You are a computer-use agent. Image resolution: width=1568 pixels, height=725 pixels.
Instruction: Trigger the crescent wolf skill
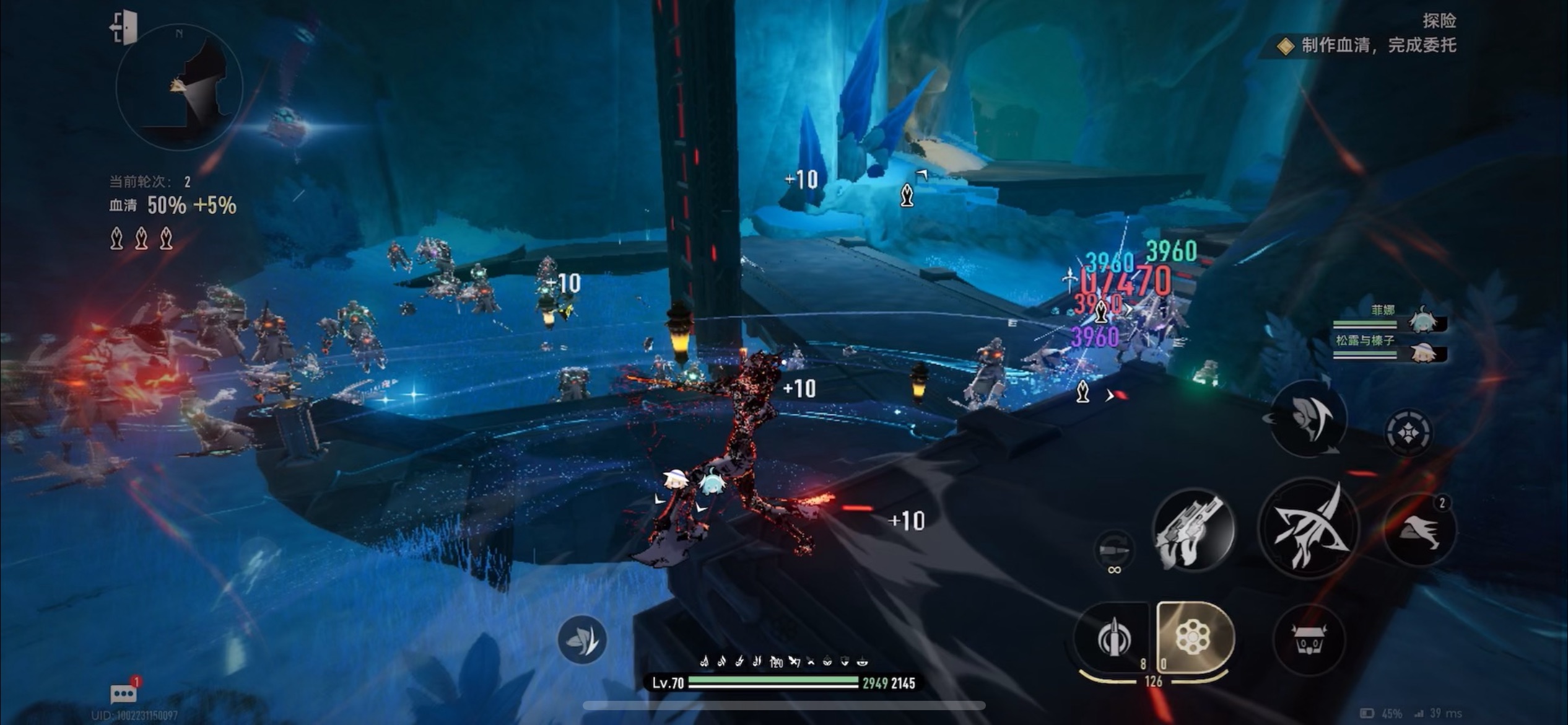point(1308,418)
